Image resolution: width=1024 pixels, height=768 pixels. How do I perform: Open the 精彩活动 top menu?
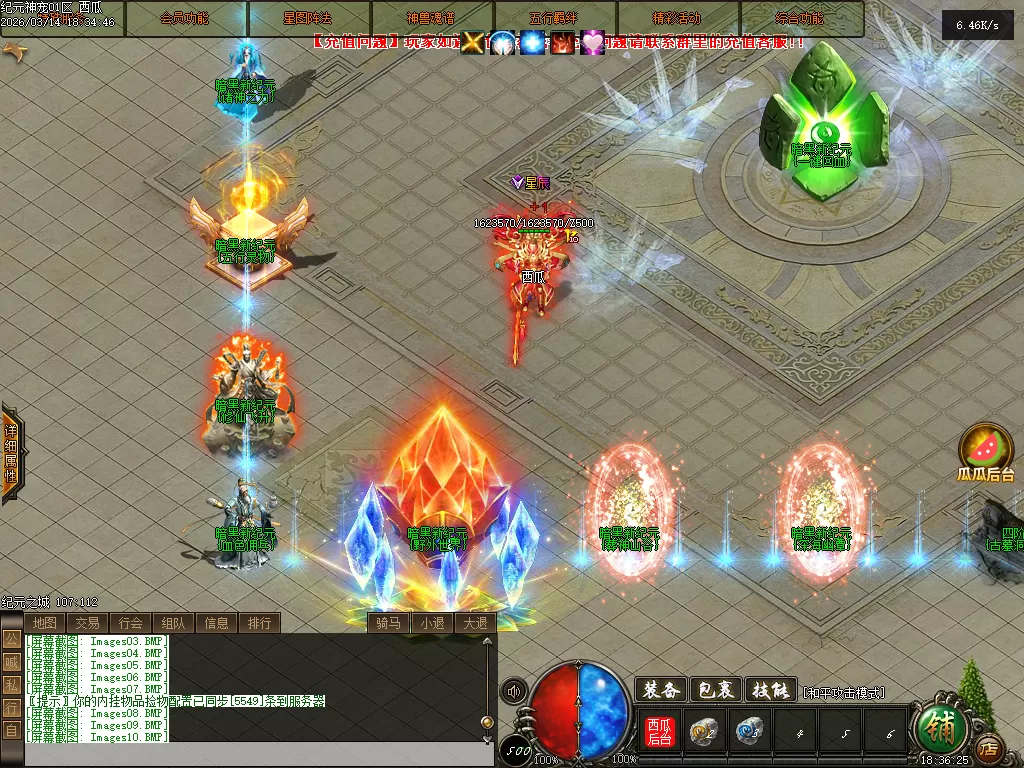[677, 19]
